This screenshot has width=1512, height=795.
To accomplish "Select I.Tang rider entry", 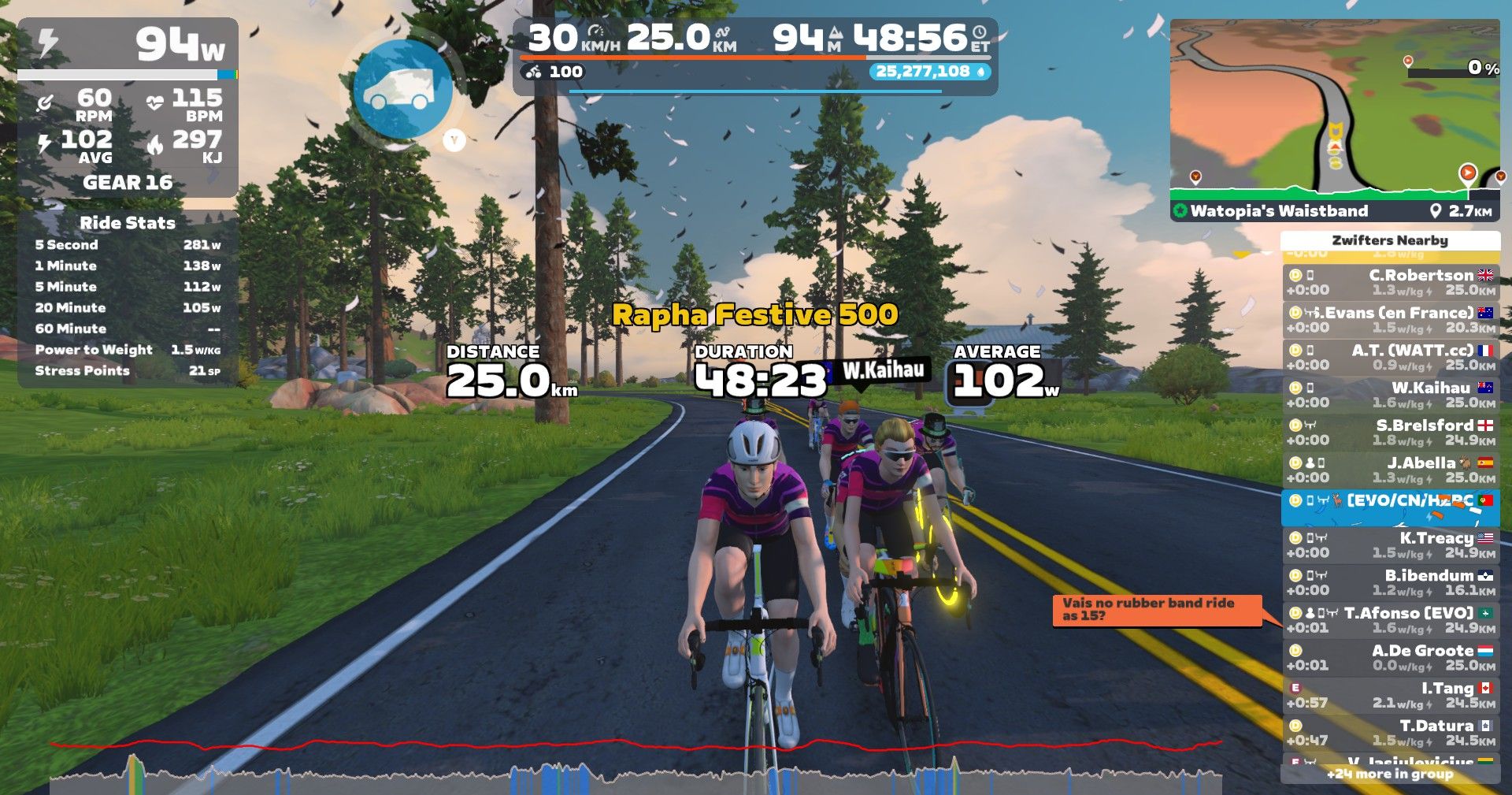I will [1391, 695].
